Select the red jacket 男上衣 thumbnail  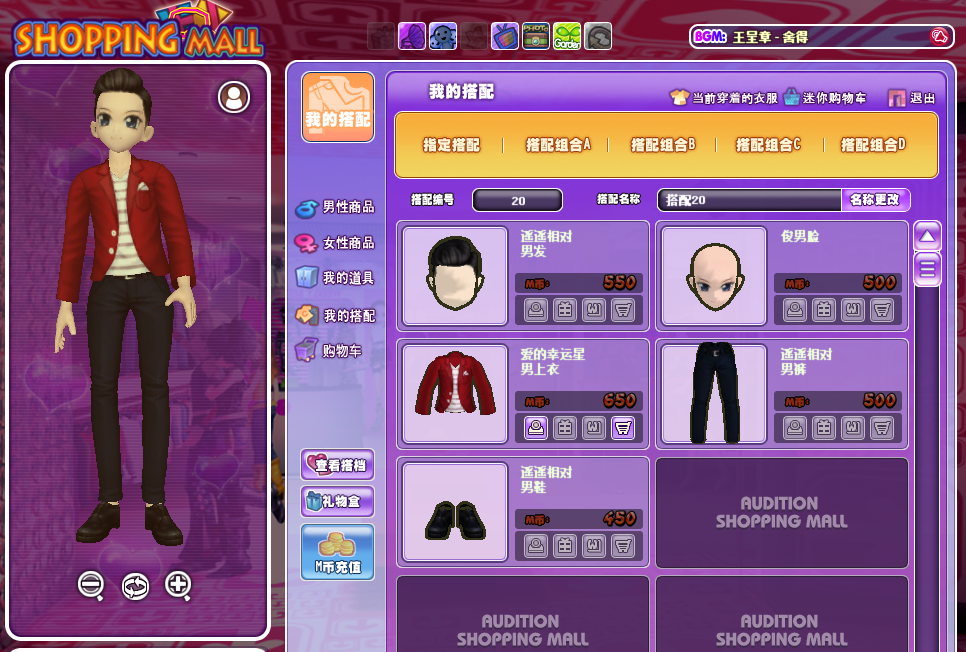tap(455, 390)
